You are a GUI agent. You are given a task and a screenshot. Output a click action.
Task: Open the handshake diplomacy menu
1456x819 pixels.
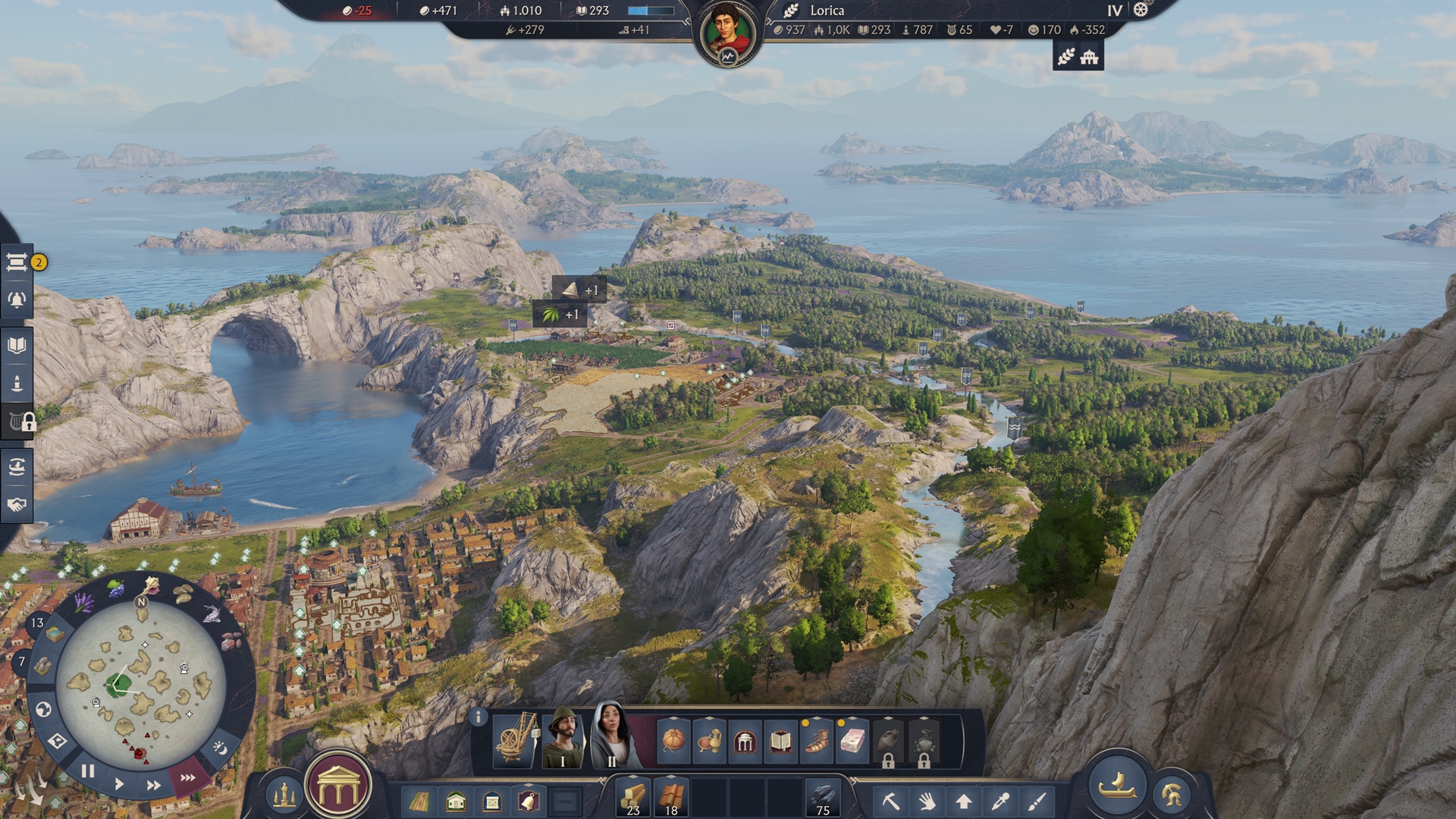tap(17, 504)
